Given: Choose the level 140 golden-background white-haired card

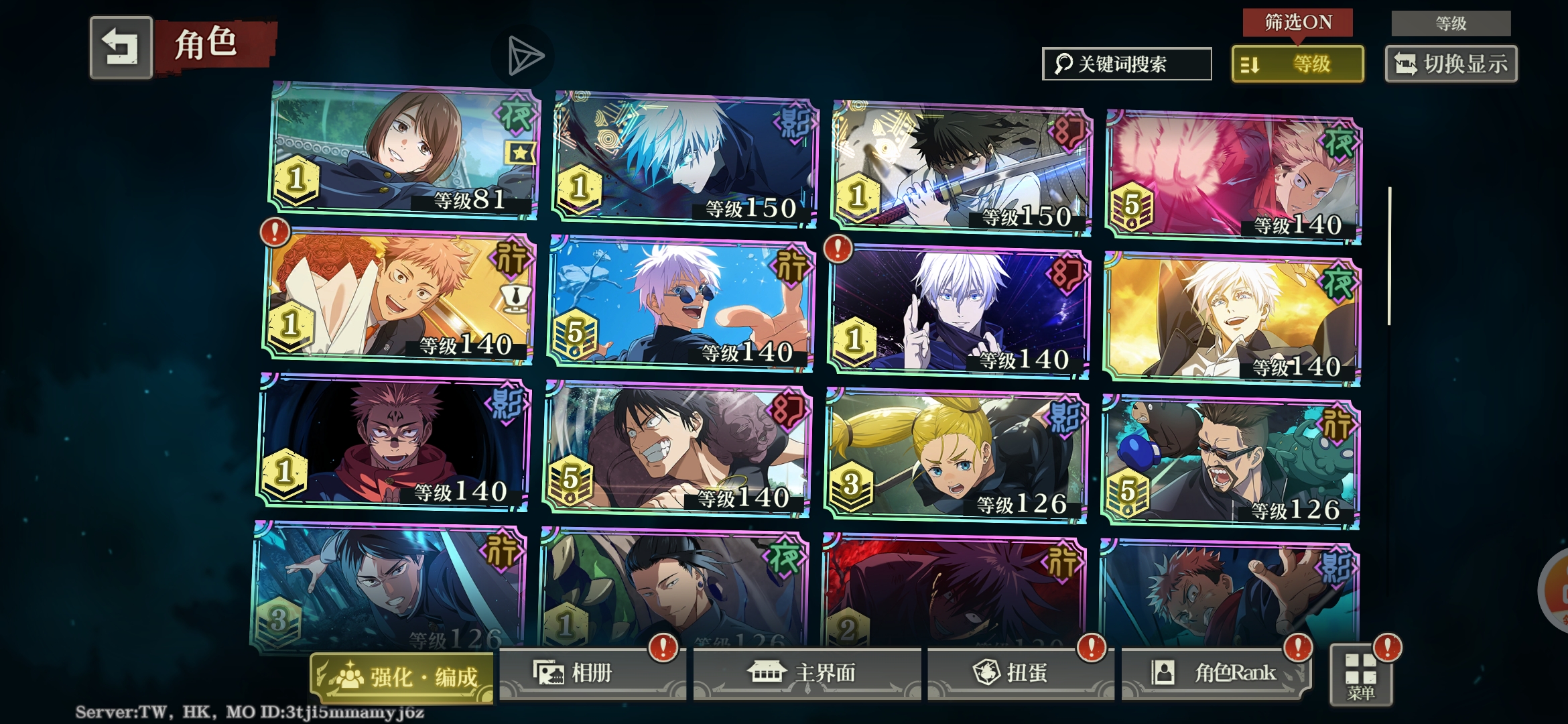Looking at the screenshot, I should [x=1232, y=318].
